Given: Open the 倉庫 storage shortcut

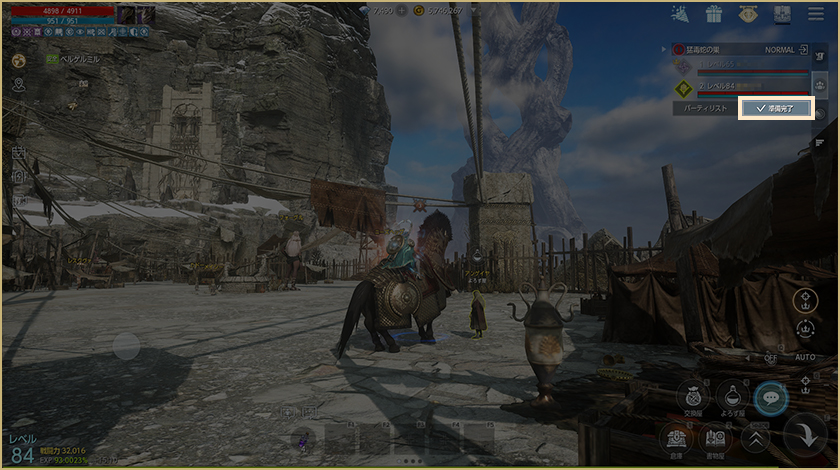Looking at the screenshot, I should coord(677,437).
